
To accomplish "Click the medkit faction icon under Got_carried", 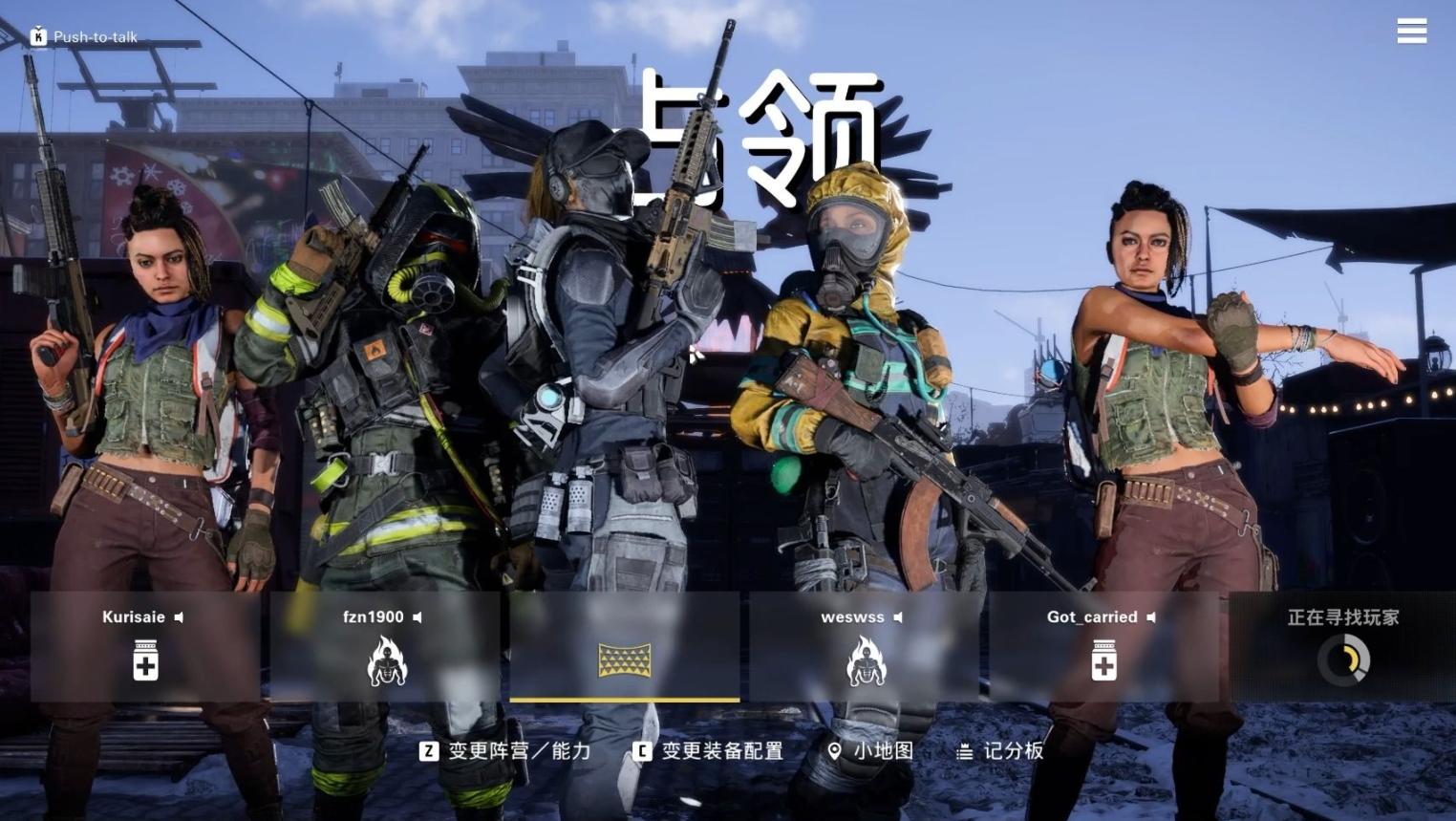I will 1103,660.
